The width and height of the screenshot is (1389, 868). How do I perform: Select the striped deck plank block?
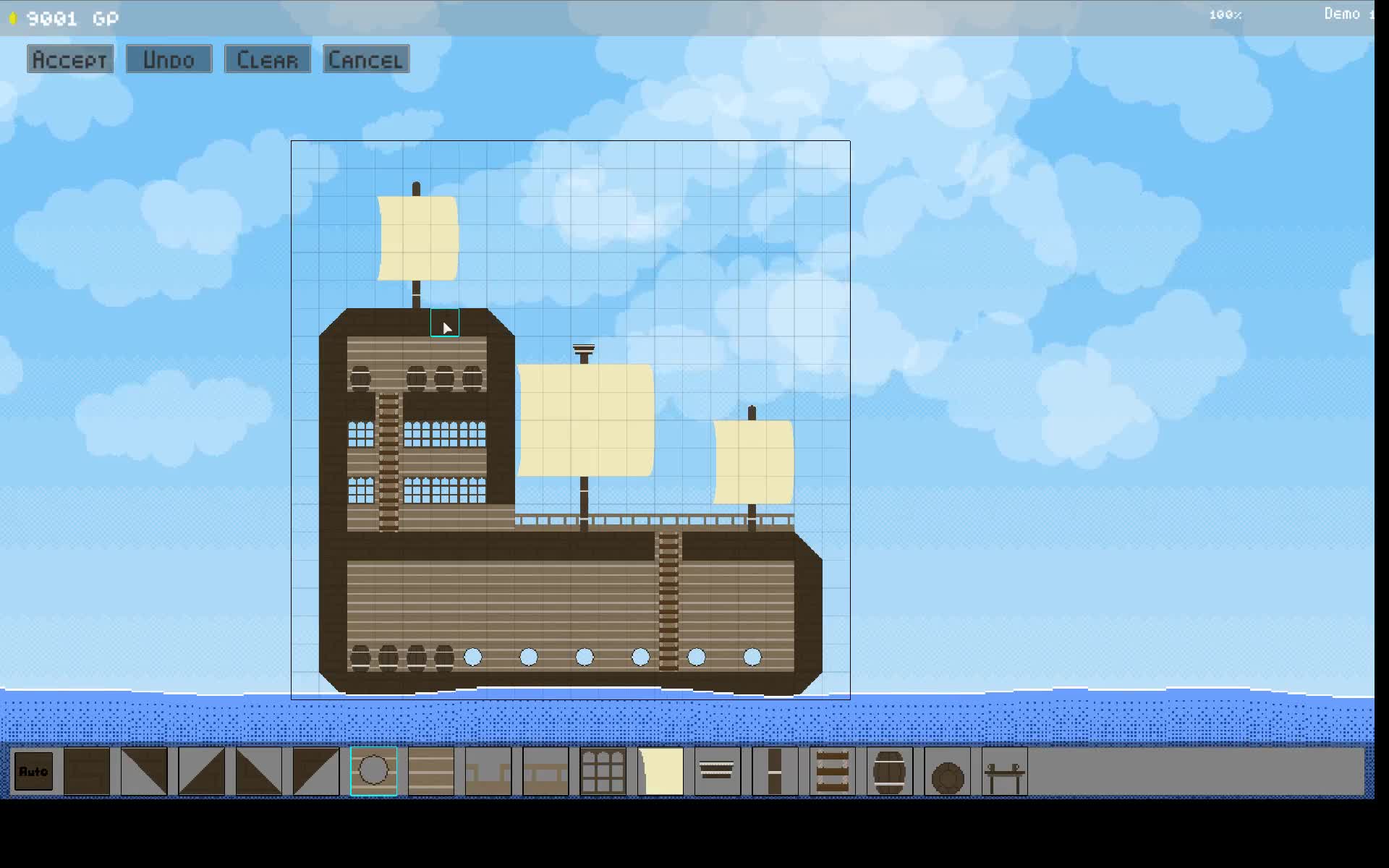click(x=430, y=772)
